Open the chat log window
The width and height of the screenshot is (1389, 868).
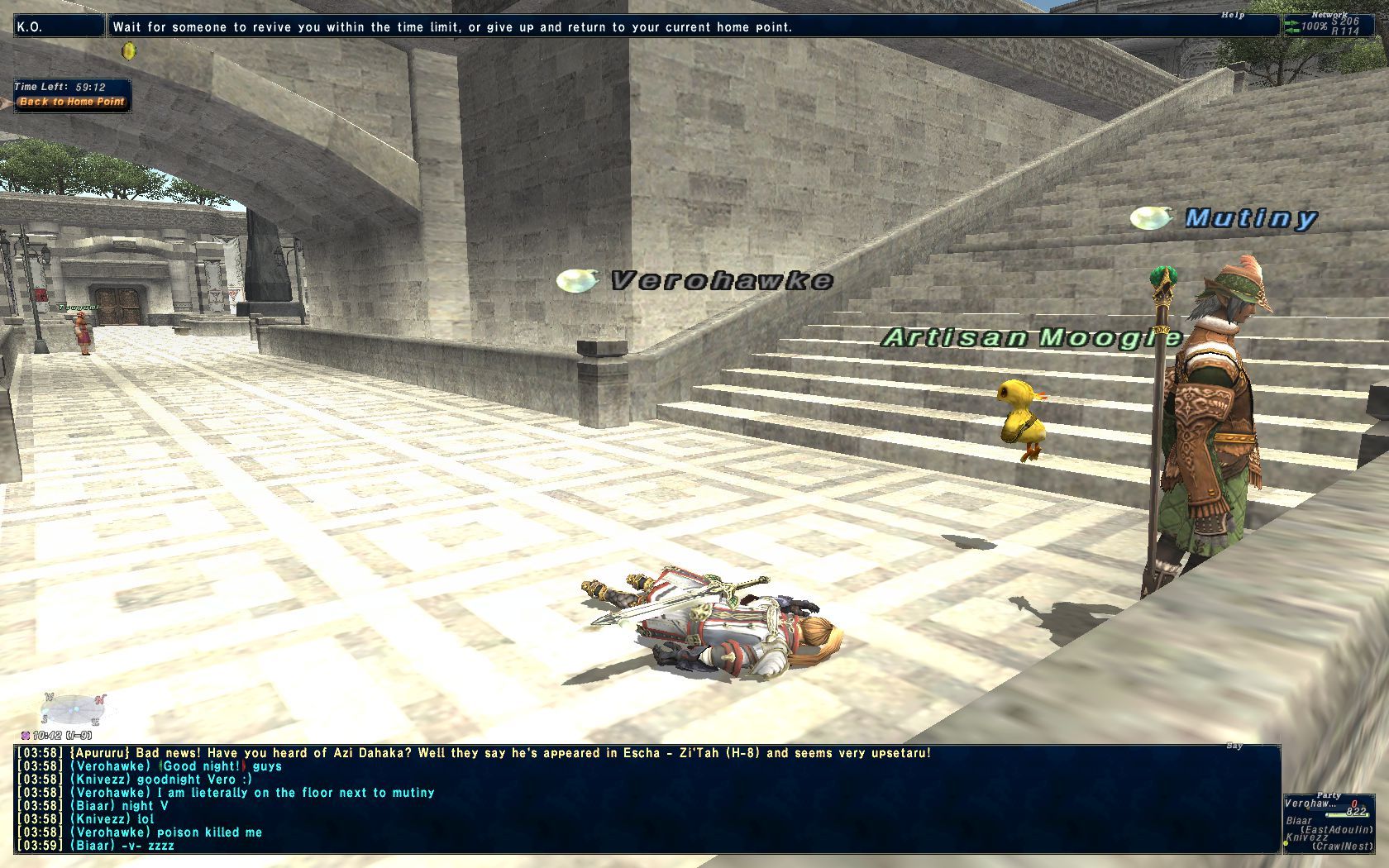click(x=647, y=799)
